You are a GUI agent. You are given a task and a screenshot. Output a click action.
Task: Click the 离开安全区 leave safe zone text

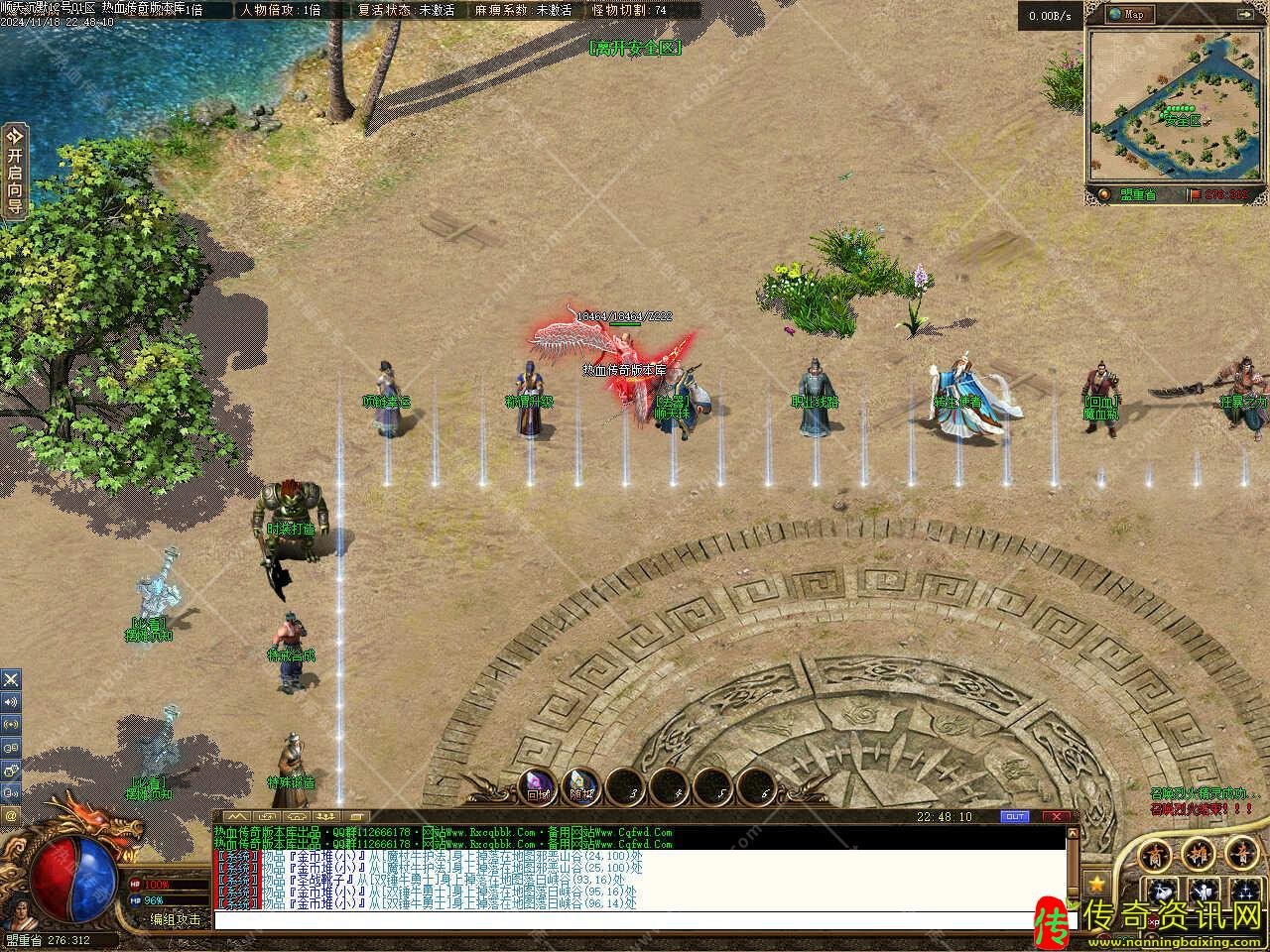[x=635, y=48]
